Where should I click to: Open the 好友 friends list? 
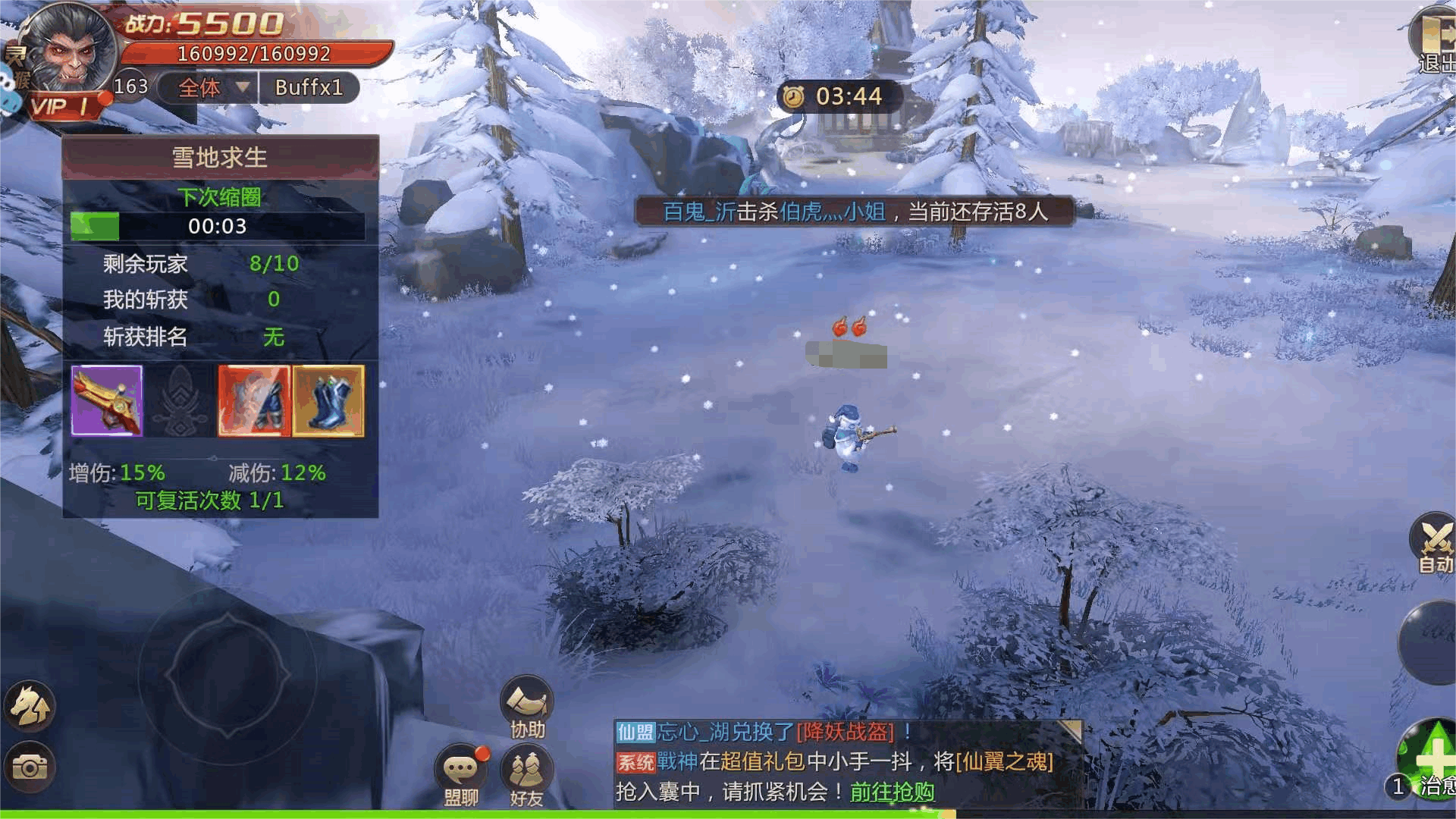[x=527, y=775]
